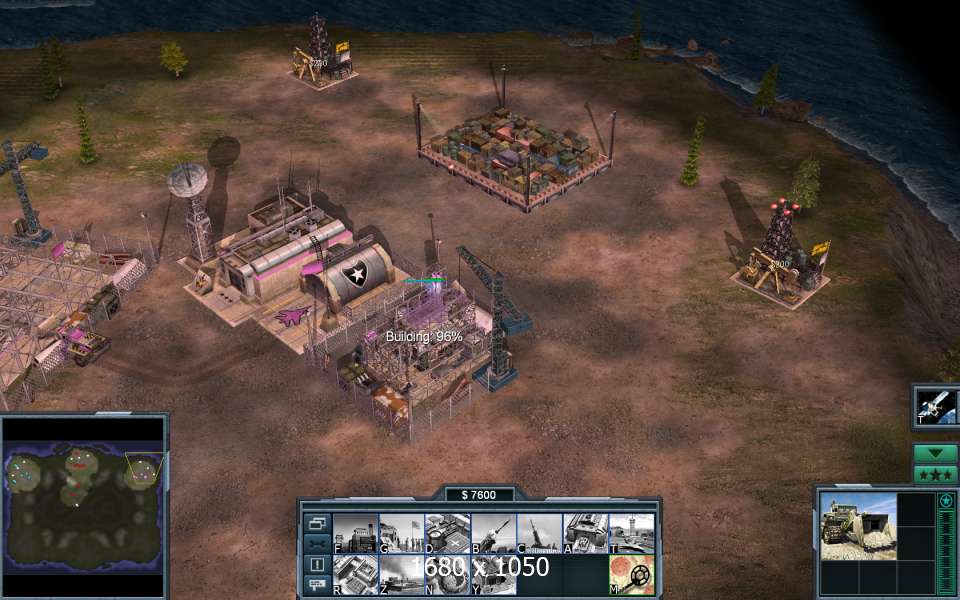Click the green down-arrow button
Viewport: 960px width, 600px height.
pyautogui.click(x=935, y=453)
